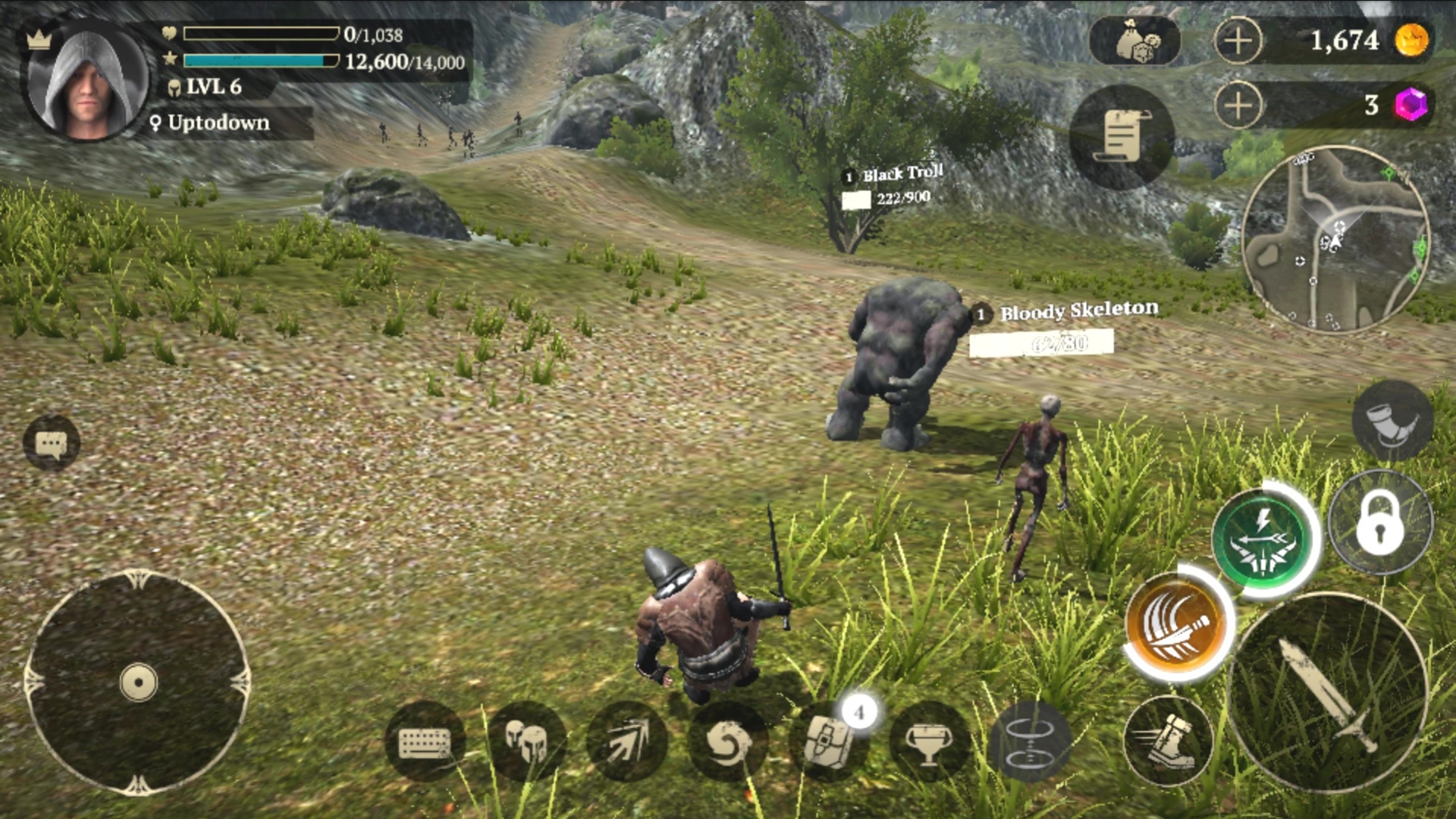The width and height of the screenshot is (1456, 819).
Task: Add more purple gems
Action: [1238, 105]
